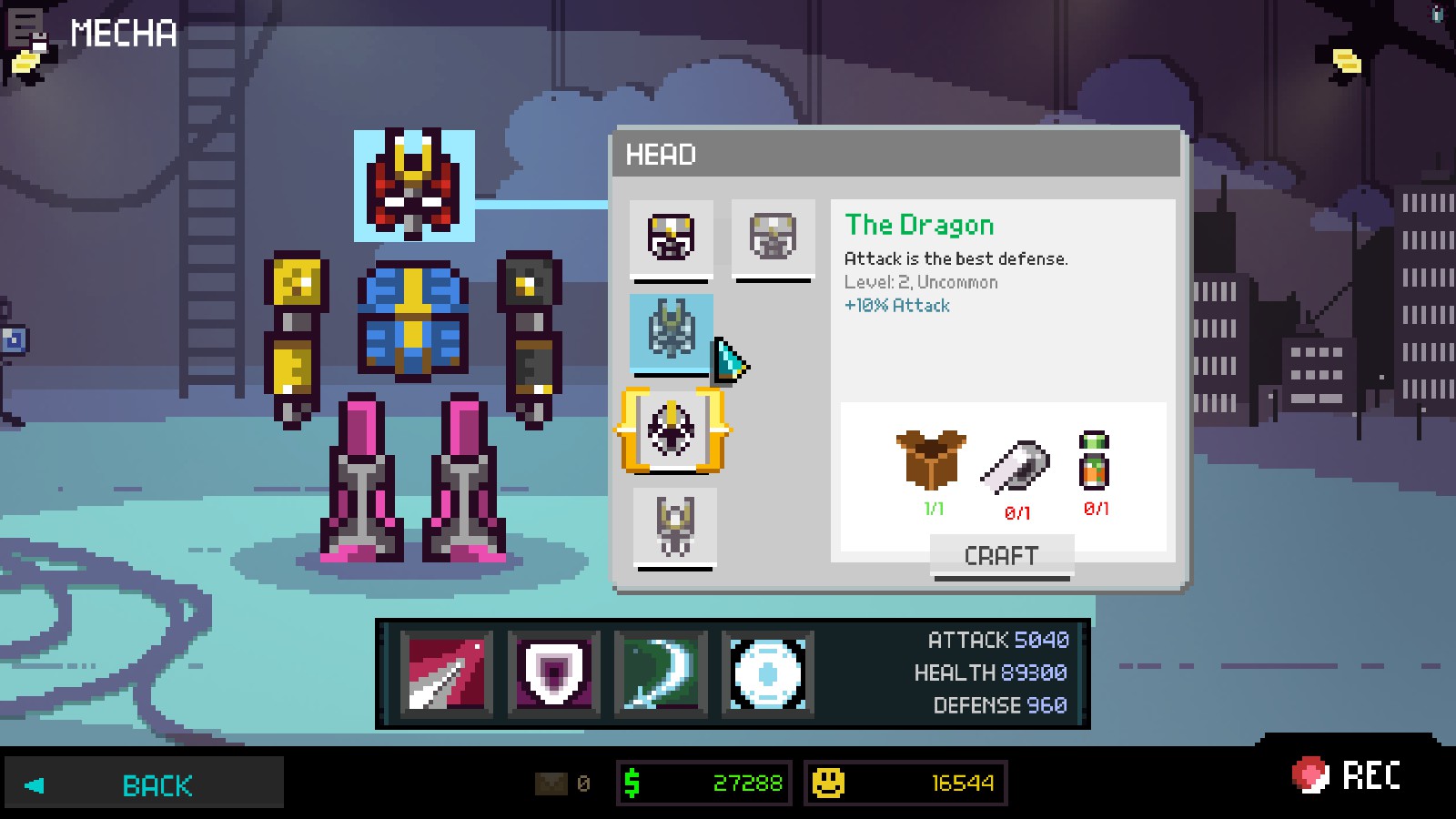Select the shield ability icon
The image size is (1456, 819).
[553, 673]
